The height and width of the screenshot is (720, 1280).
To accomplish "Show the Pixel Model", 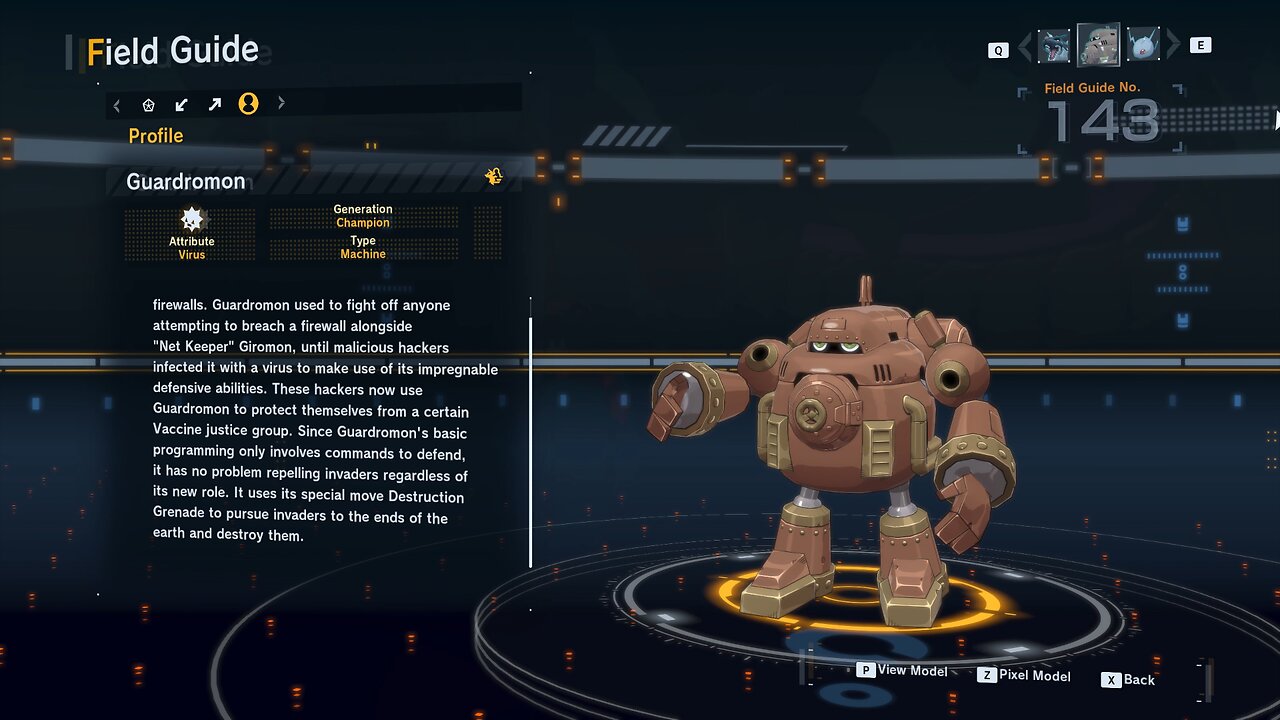I will (x=1024, y=676).
